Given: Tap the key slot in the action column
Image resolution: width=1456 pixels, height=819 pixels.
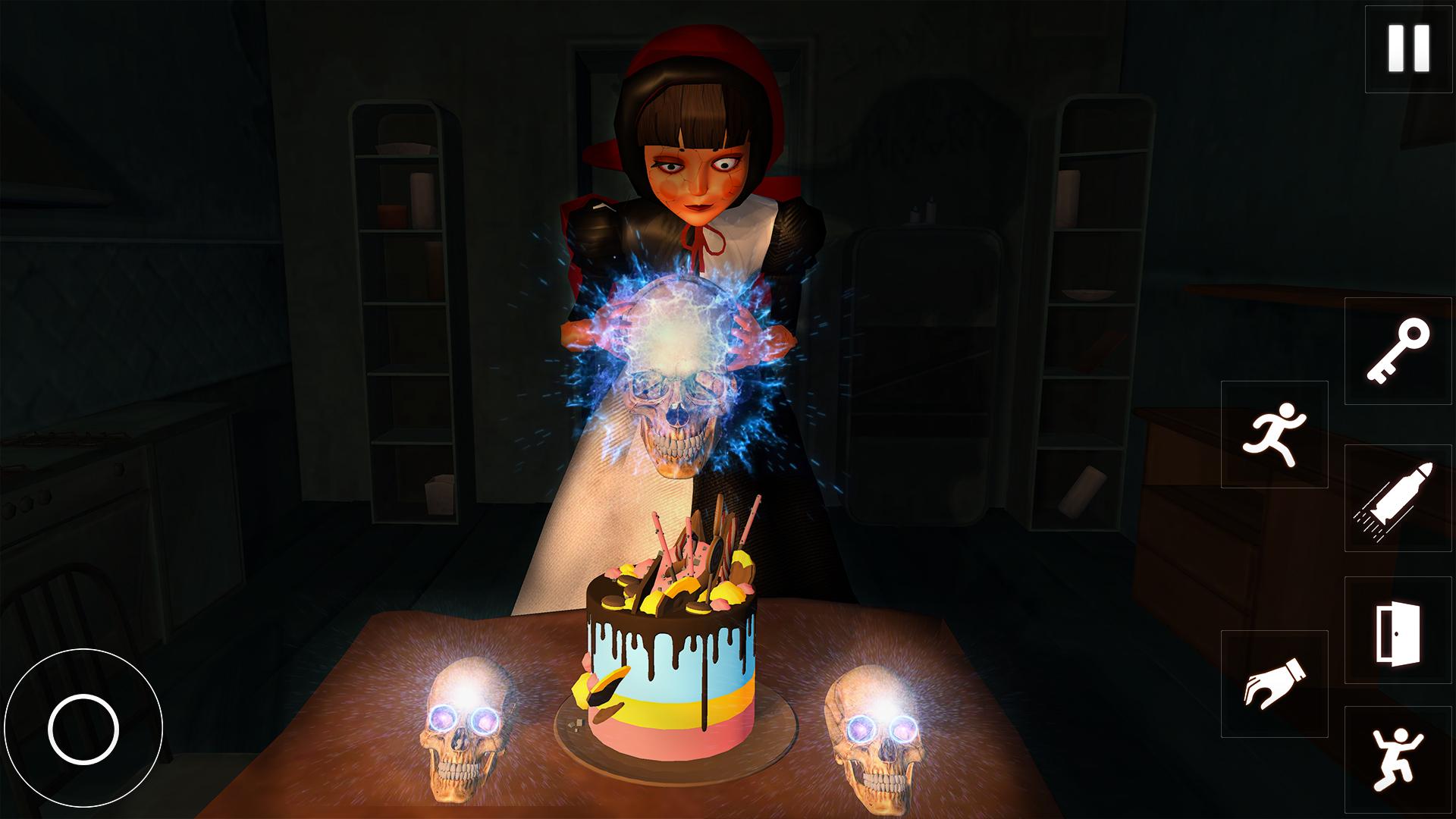Looking at the screenshot, I should (1398, 353).
